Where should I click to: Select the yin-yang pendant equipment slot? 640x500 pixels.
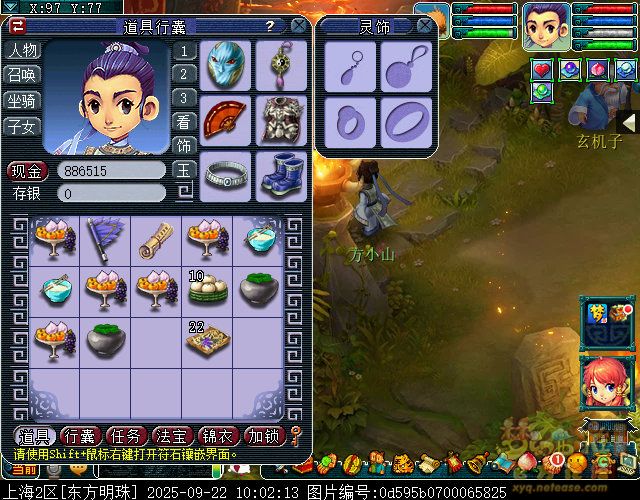(x=281, y=65)
